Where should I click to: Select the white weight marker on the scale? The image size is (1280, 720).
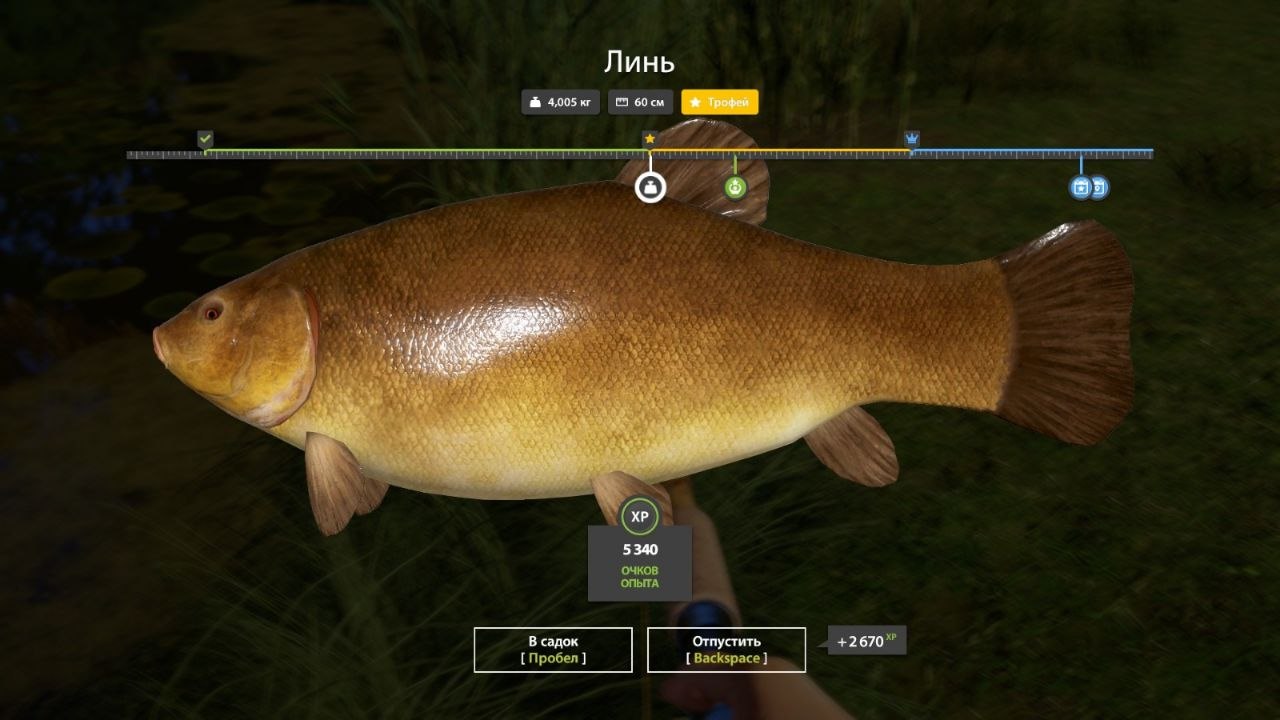(650, 186)
